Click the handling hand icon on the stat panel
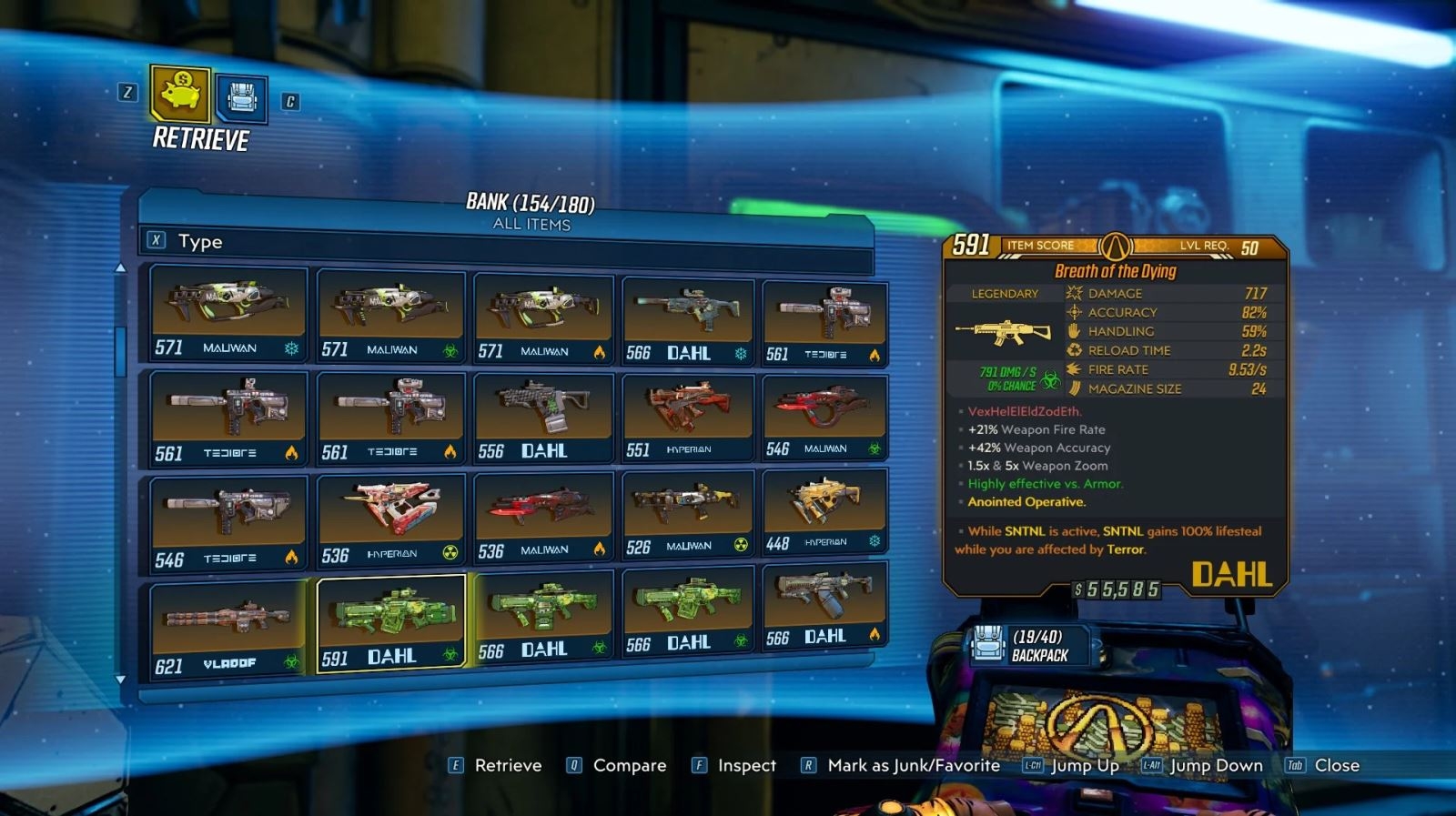Viewport: 1456px width, 816px height. pos(1074,331)
